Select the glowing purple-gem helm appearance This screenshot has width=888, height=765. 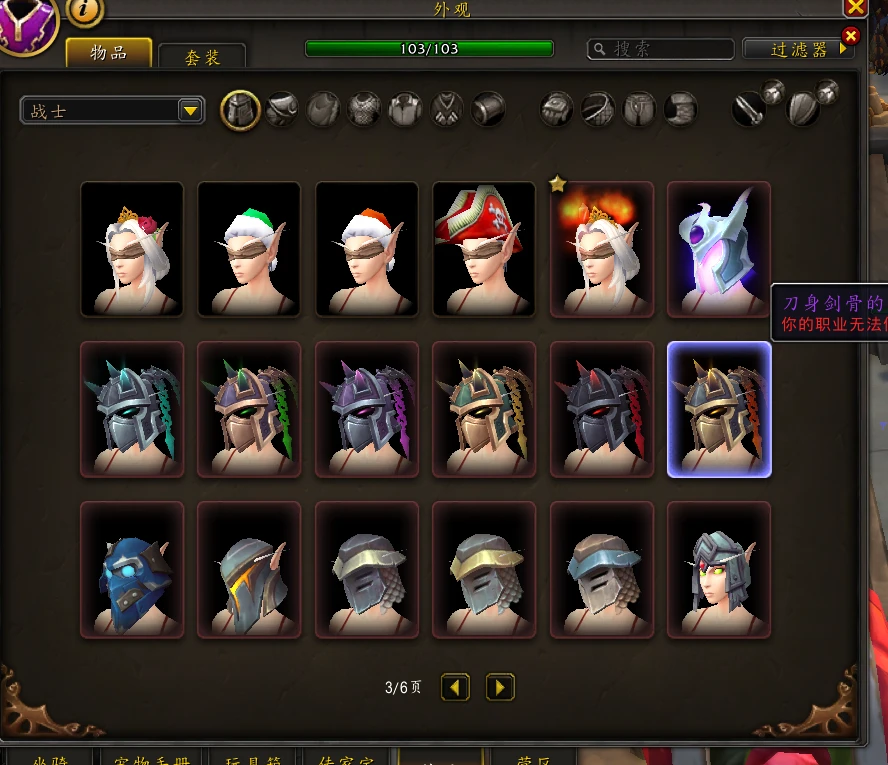tap(719, 249)
